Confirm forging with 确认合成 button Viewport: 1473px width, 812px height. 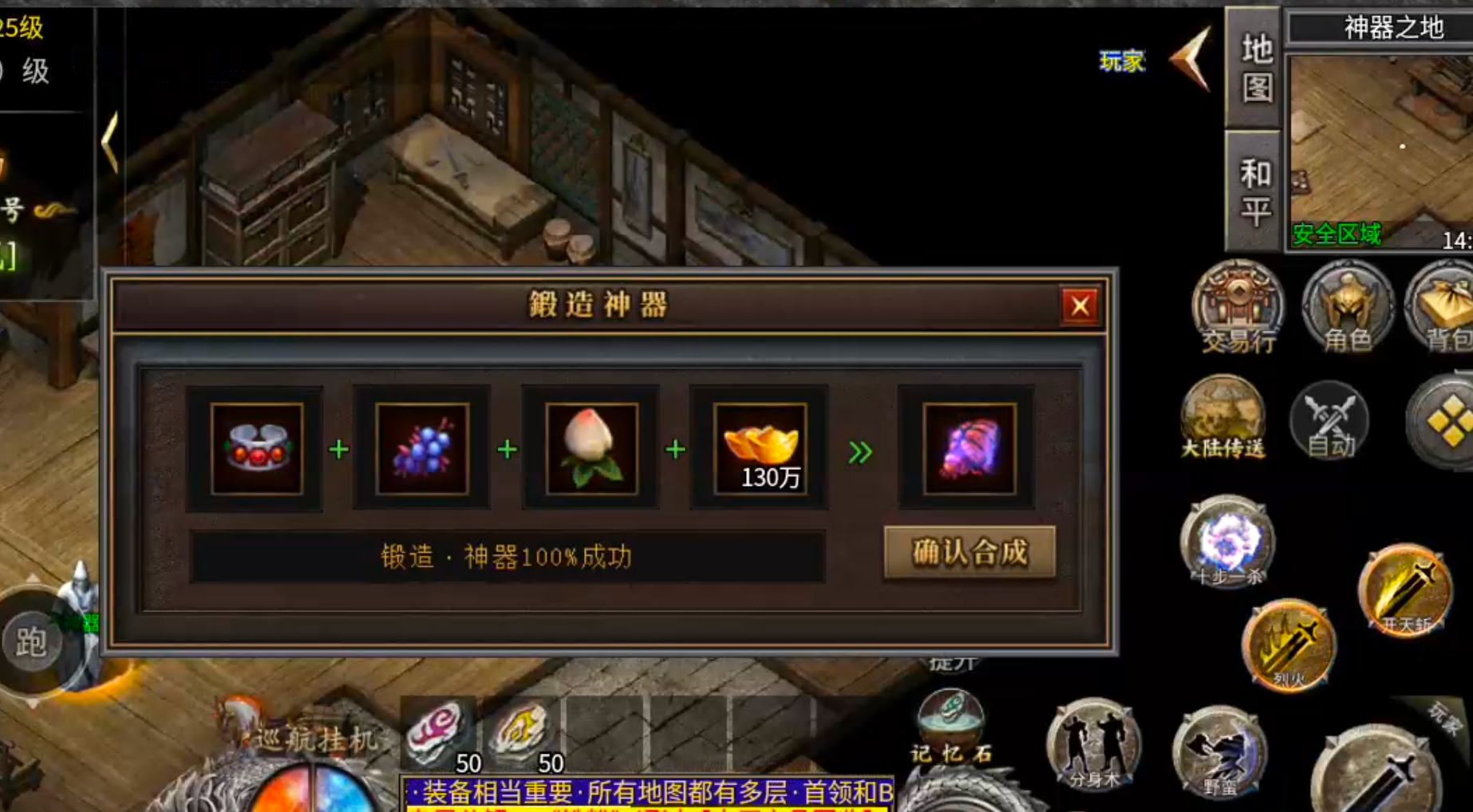(x=969, y=552)
